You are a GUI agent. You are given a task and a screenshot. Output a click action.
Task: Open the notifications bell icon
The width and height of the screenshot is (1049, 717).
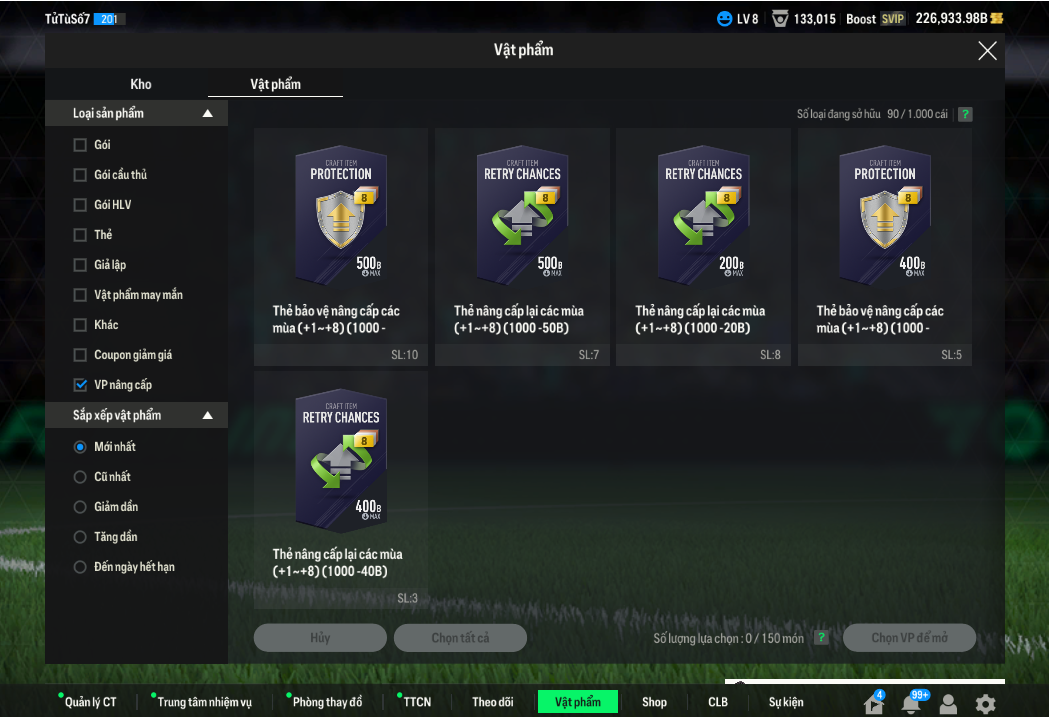pos(910,703)
